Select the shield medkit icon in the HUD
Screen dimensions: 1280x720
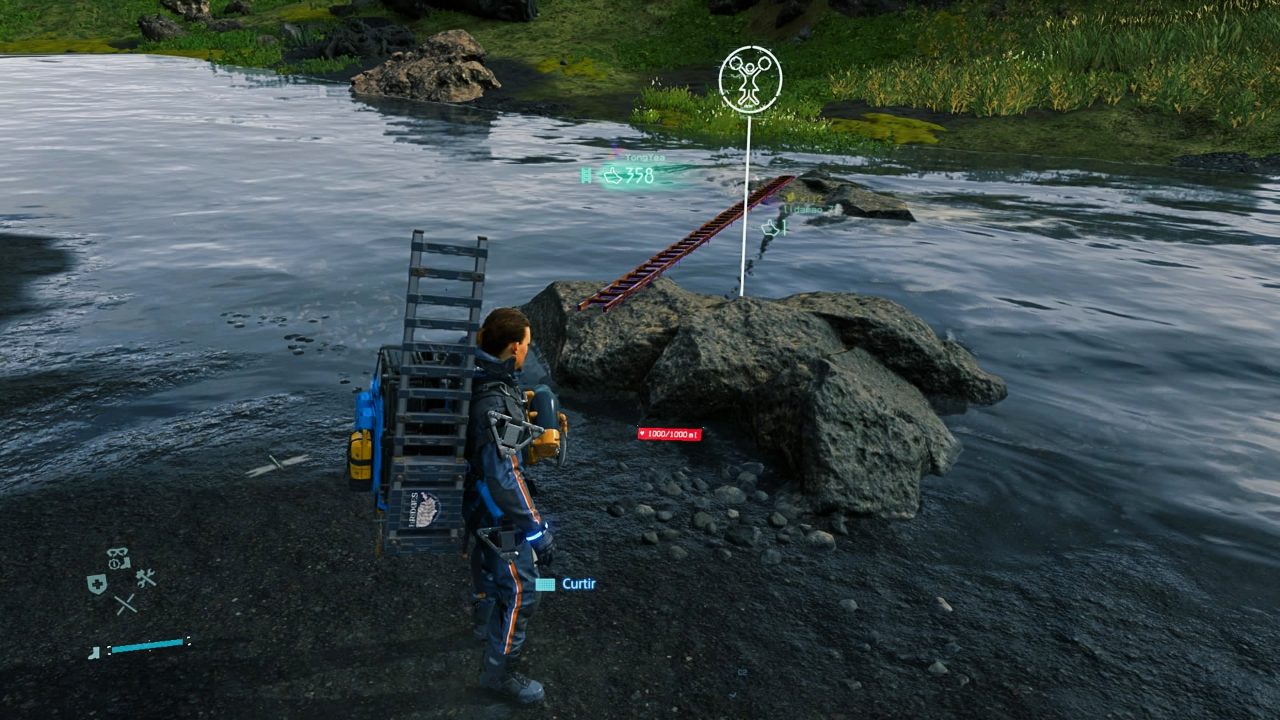(x=97, y=583)
